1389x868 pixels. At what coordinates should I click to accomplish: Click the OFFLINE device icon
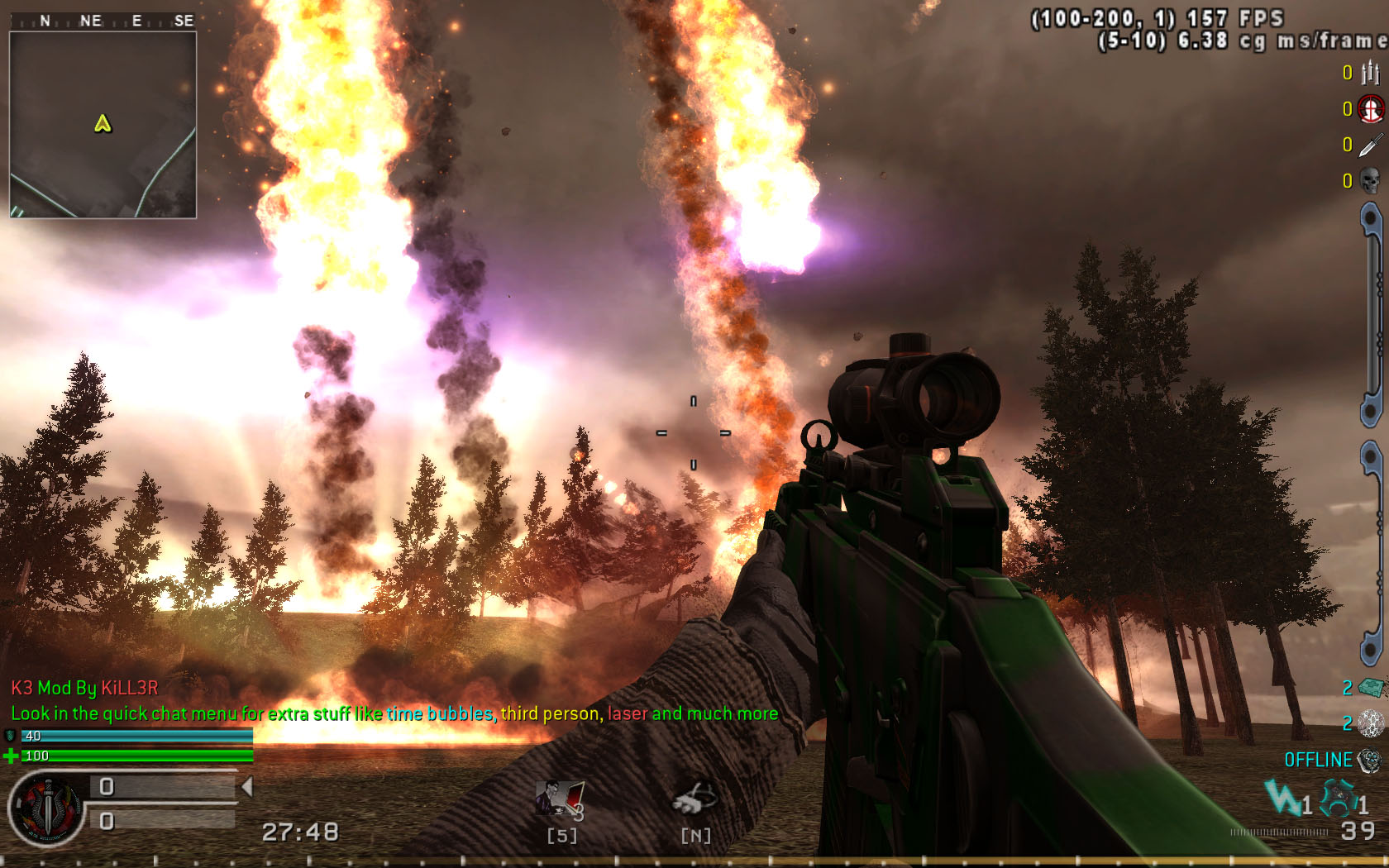pyautogui.click(x=1370, y=760)
